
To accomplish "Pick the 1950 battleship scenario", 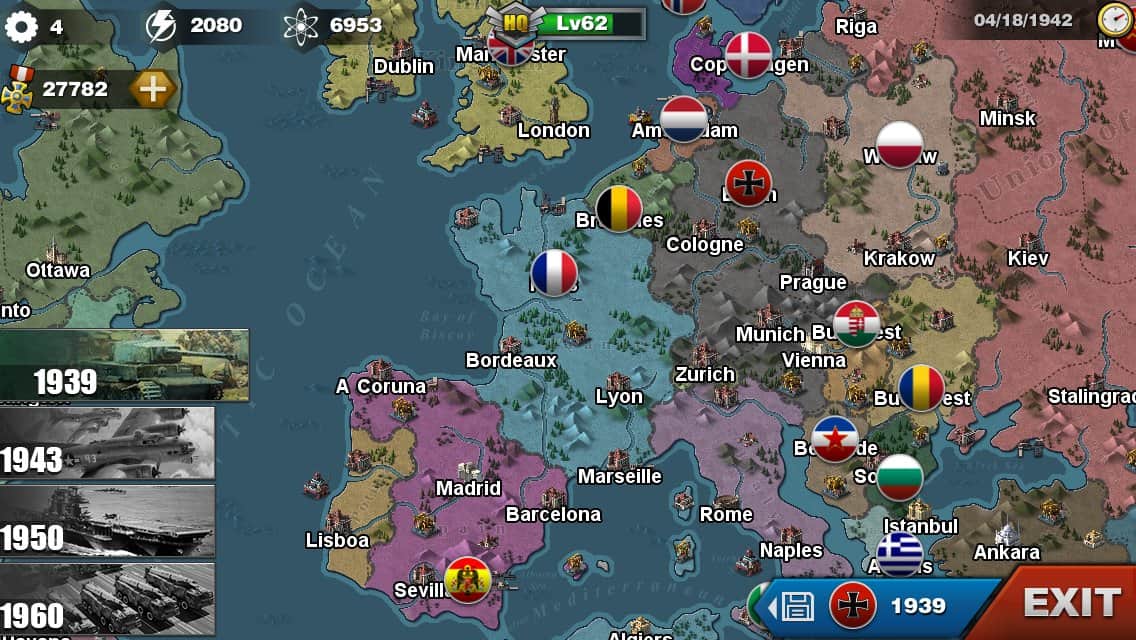I will tap(107, 520).
